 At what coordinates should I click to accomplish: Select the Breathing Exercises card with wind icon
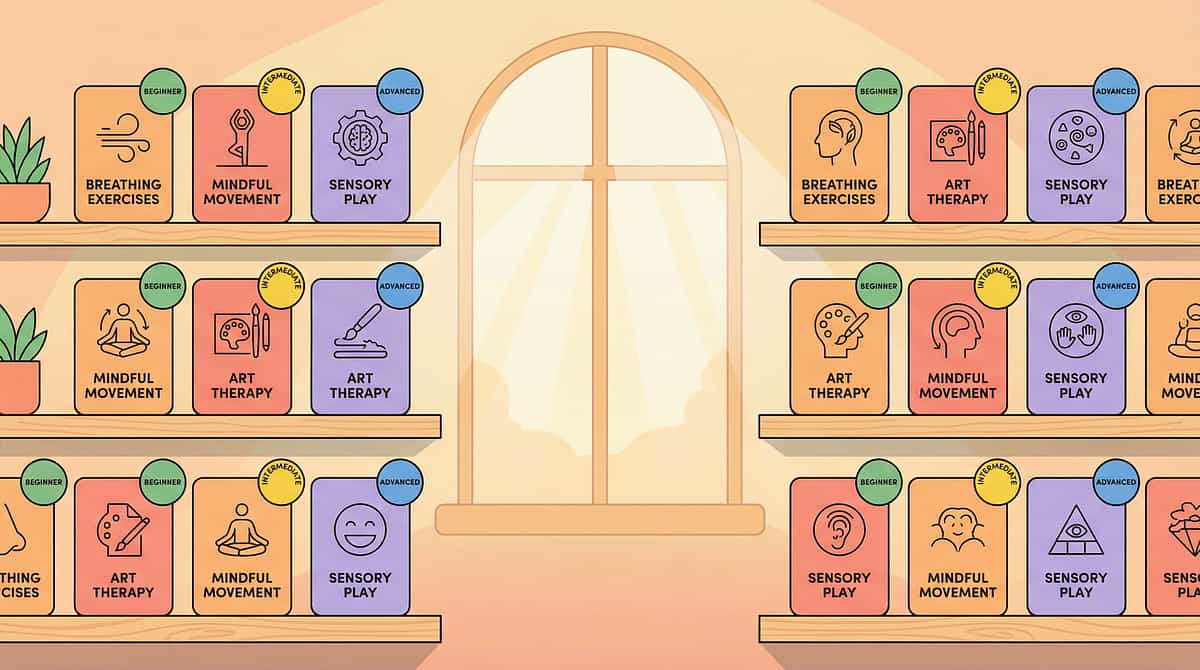[x=123, y=154]
